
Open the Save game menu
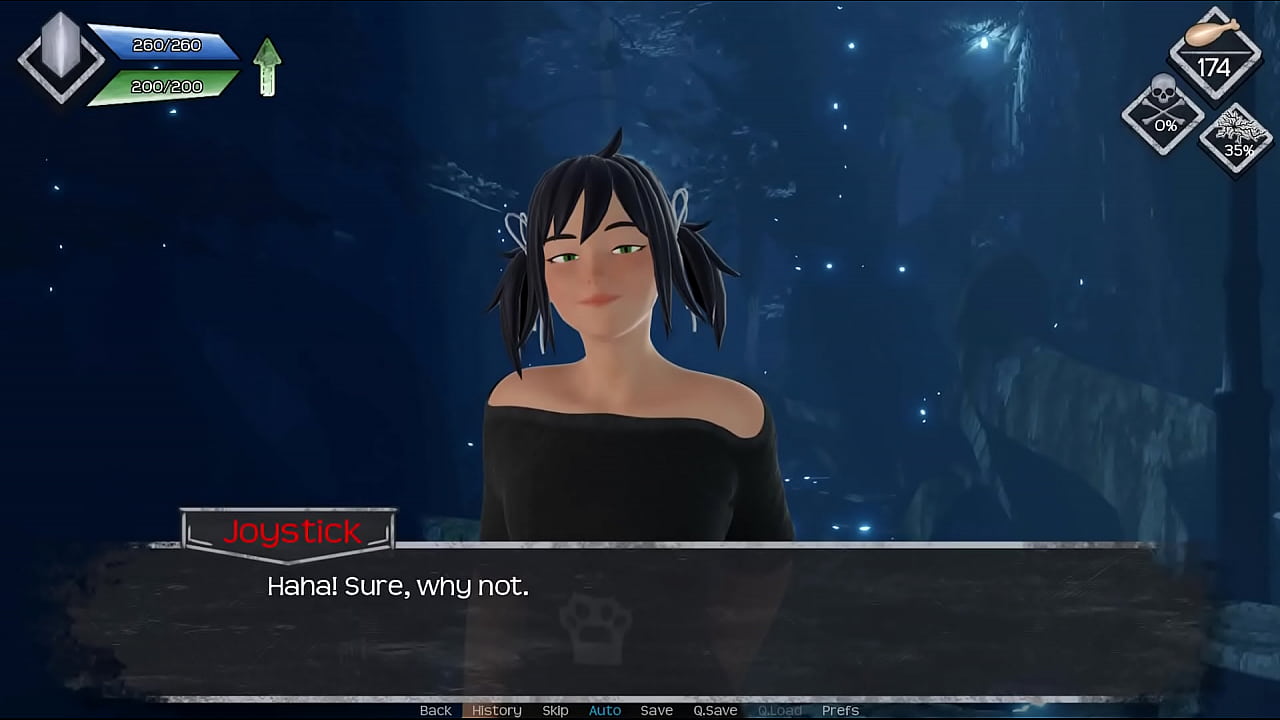(x=656, y=710)
